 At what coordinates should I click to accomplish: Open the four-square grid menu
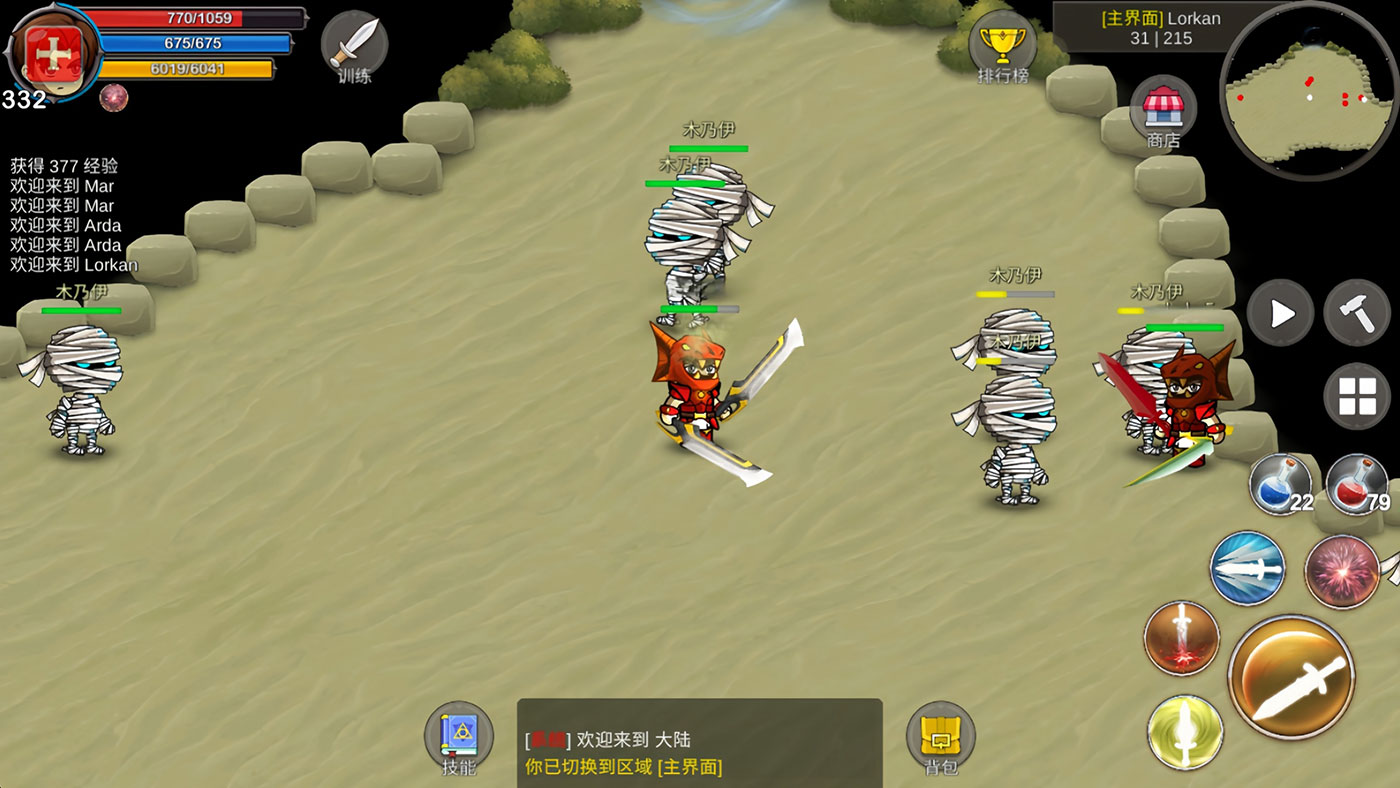pos(1357,396)
